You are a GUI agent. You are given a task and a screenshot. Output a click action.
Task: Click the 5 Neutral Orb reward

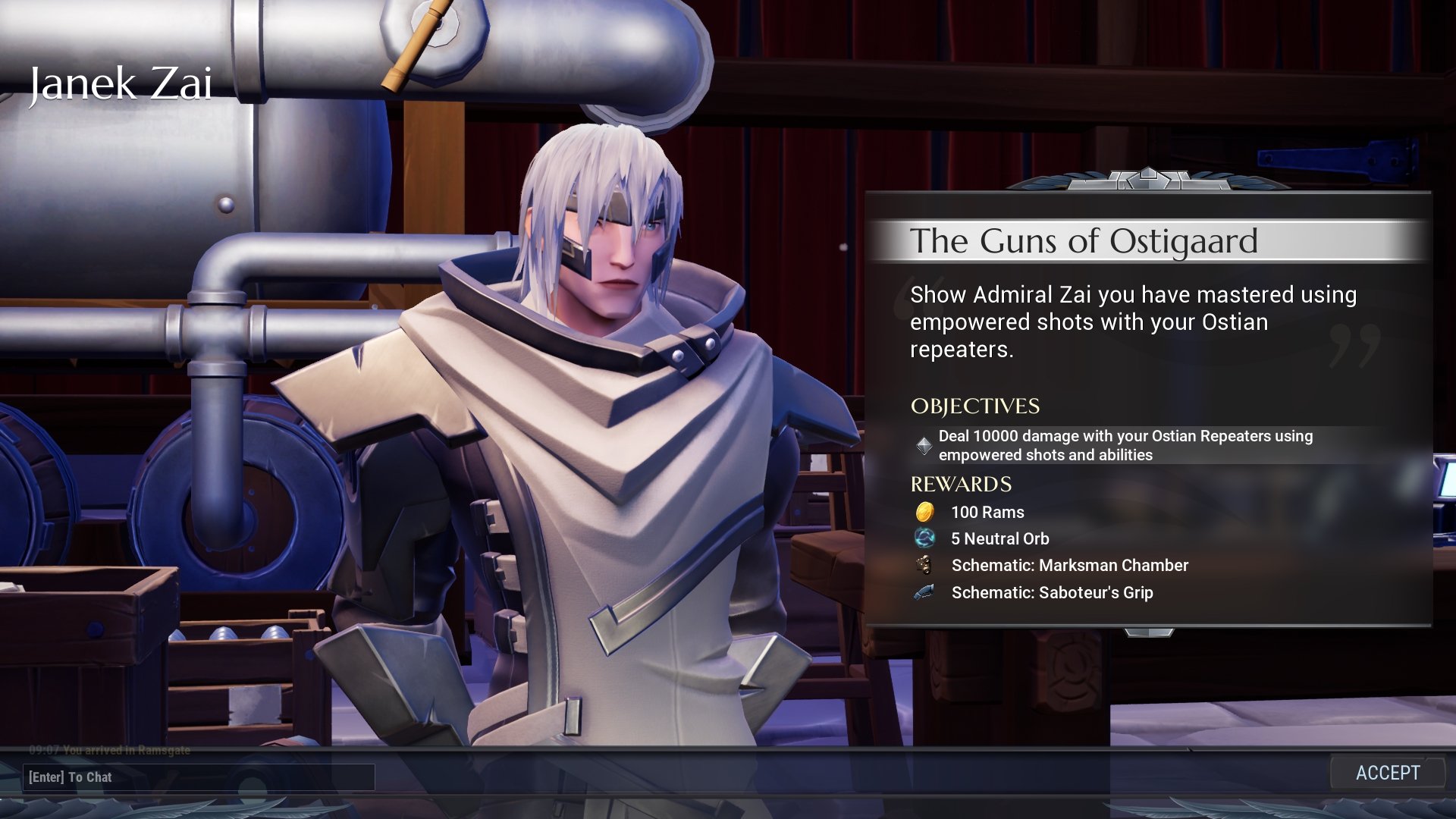pyautogui.click(x=999, y=538)
